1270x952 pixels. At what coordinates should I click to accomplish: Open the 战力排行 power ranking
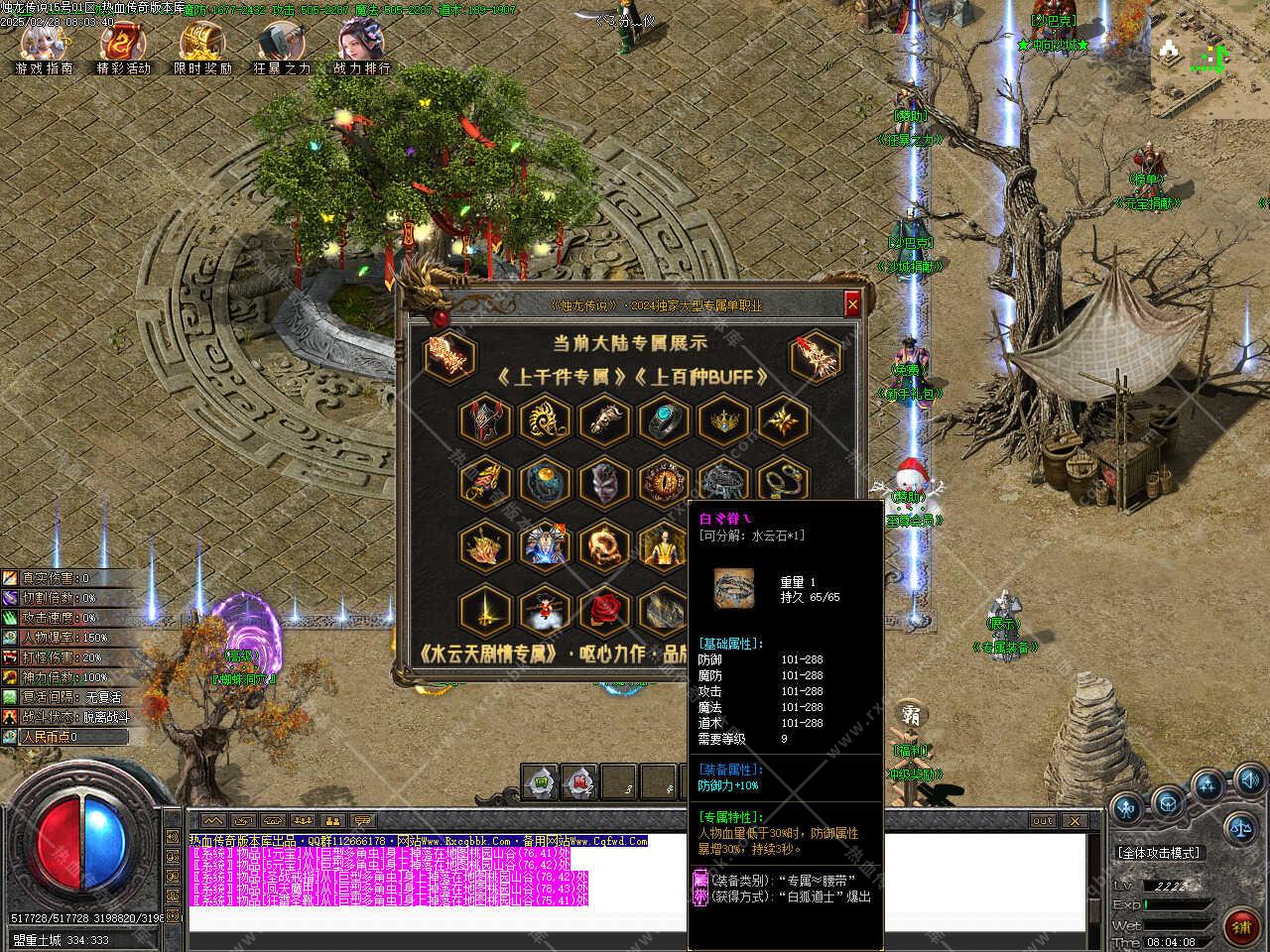[x=361, y=46]
